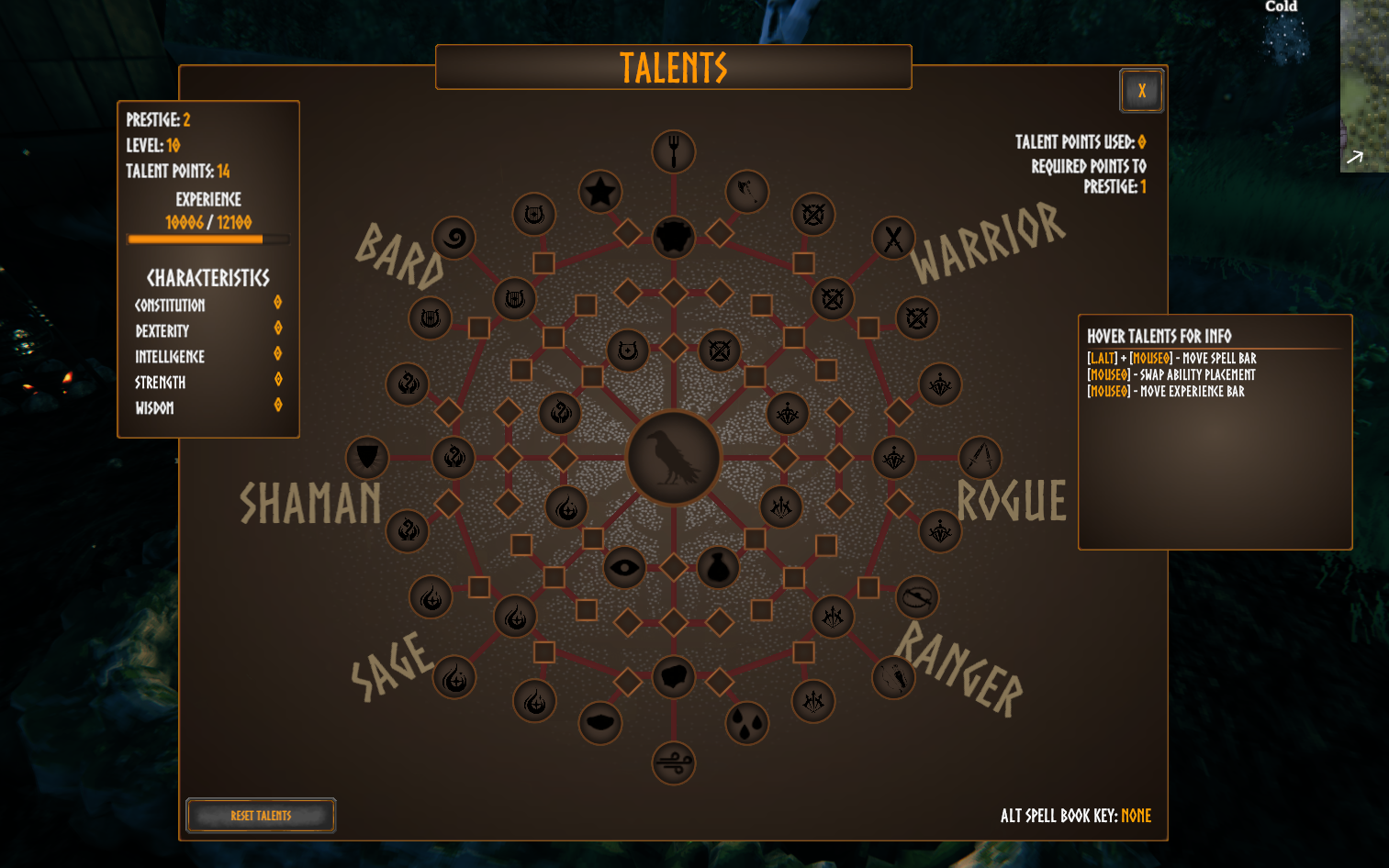Click the raven emblem at the tree center
This screenshot has width=1389, height=868.
tap(673, 458)
